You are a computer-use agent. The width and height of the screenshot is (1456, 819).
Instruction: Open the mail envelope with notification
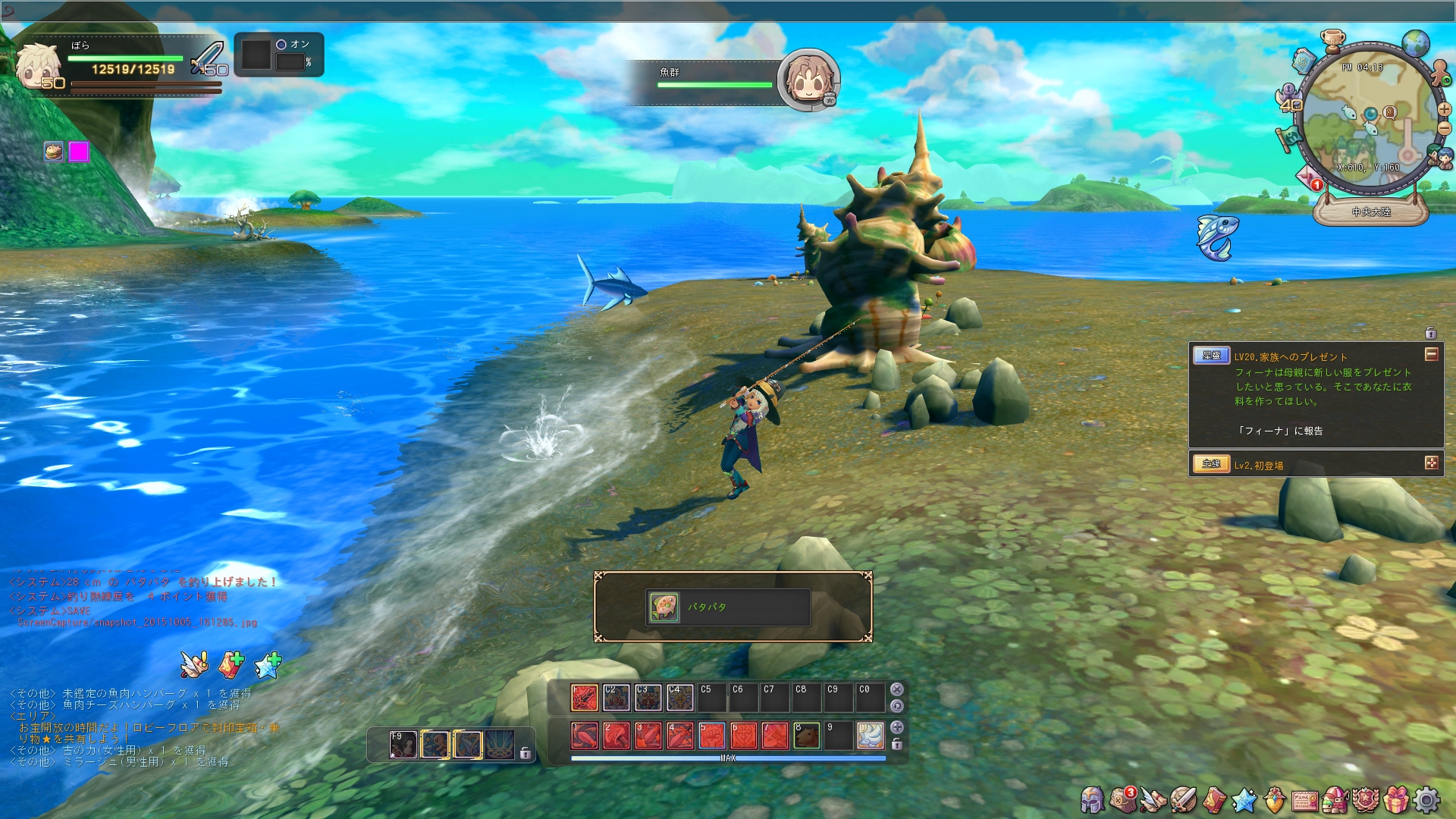[x=1309, y=180]
